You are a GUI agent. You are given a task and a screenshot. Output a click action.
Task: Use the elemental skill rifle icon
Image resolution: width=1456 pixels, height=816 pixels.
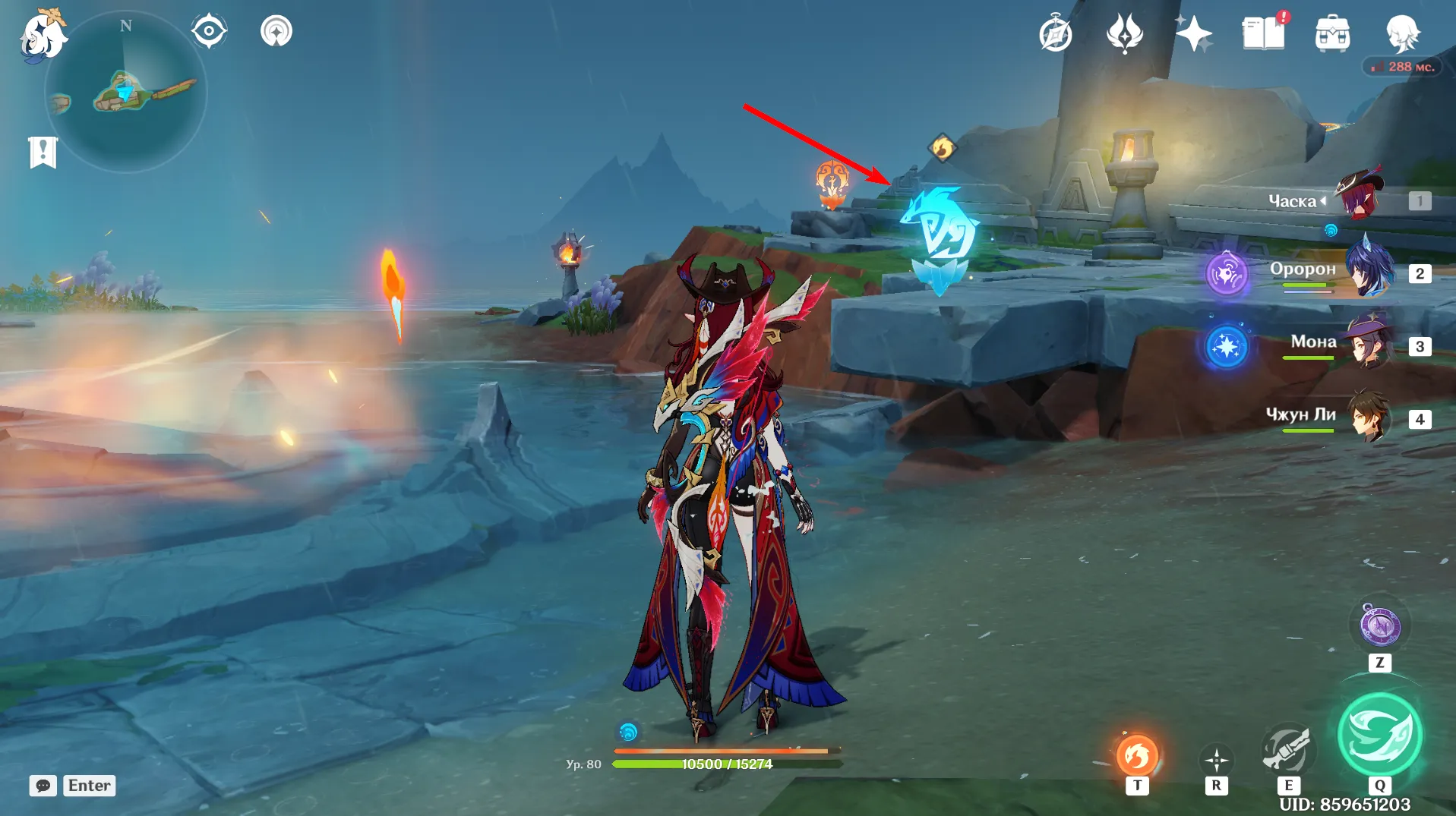(x=1287, y=749)
